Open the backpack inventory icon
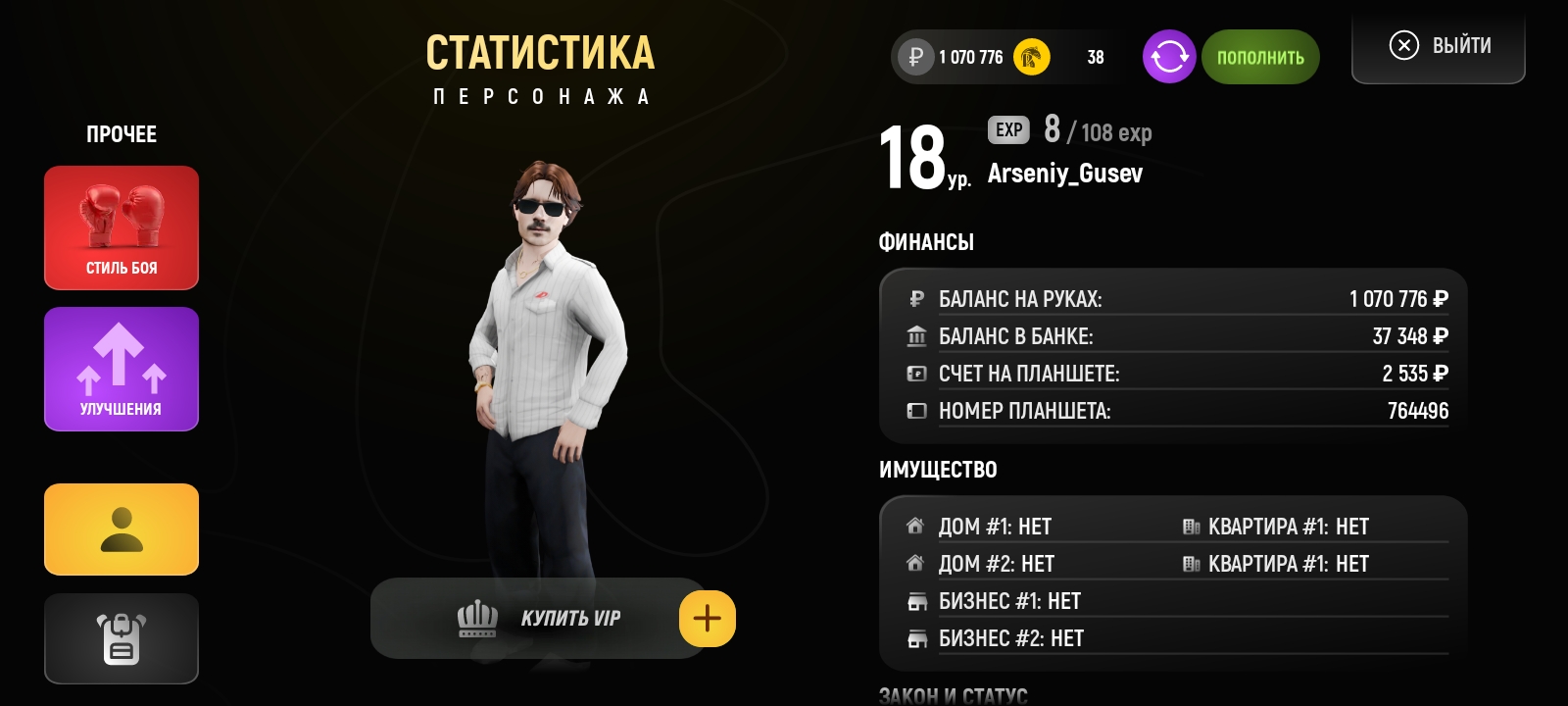Viewport: 1568px width, 706px height. pos(121,638)
